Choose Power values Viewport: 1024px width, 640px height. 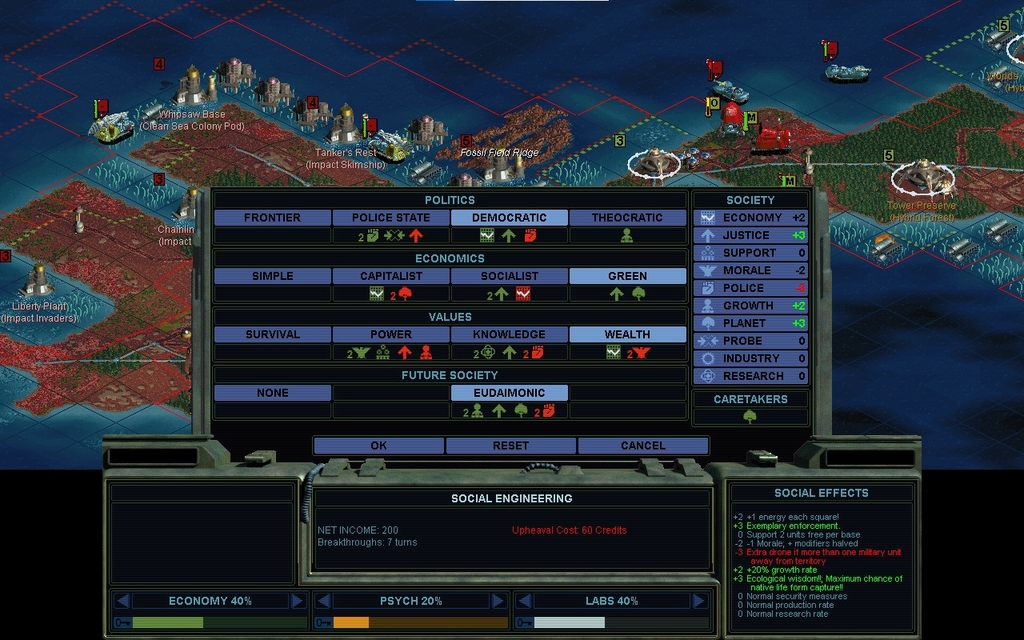pyautogui.click(x=391, y=335)
